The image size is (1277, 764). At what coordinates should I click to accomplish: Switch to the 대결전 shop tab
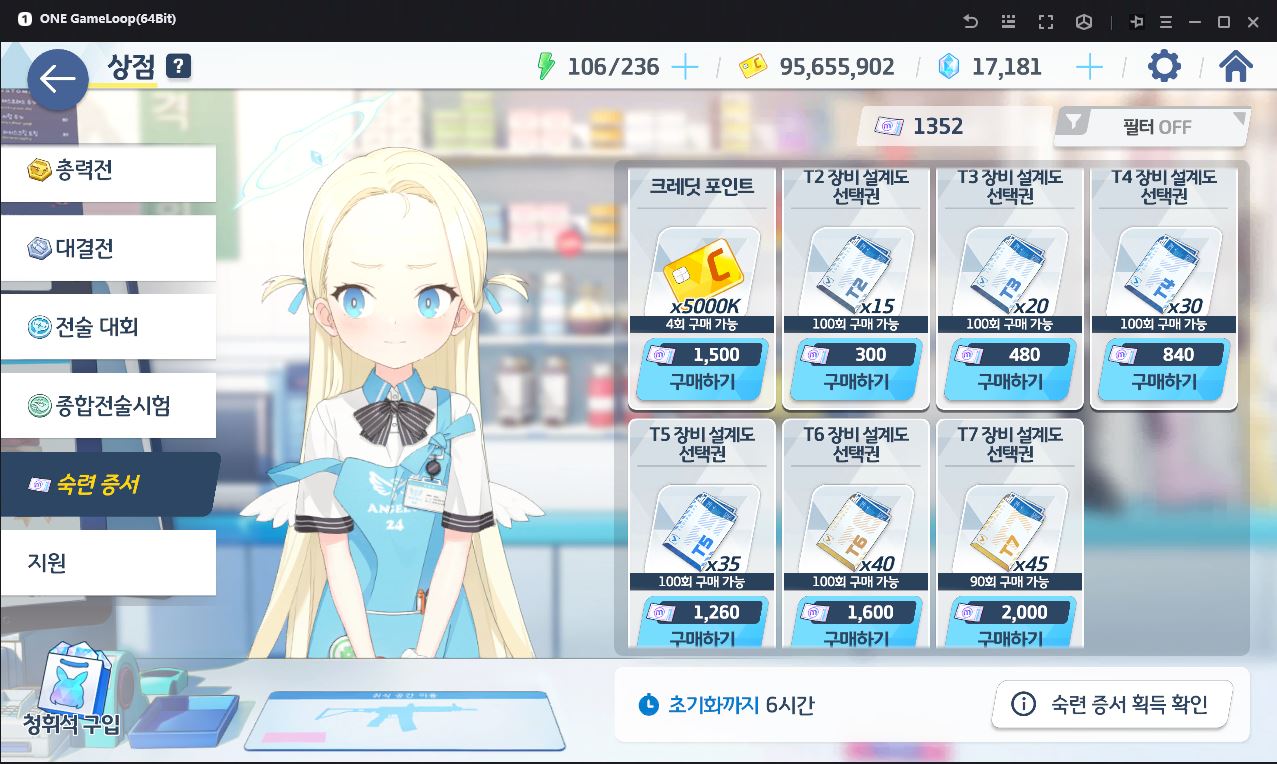(x=108, y=249)
